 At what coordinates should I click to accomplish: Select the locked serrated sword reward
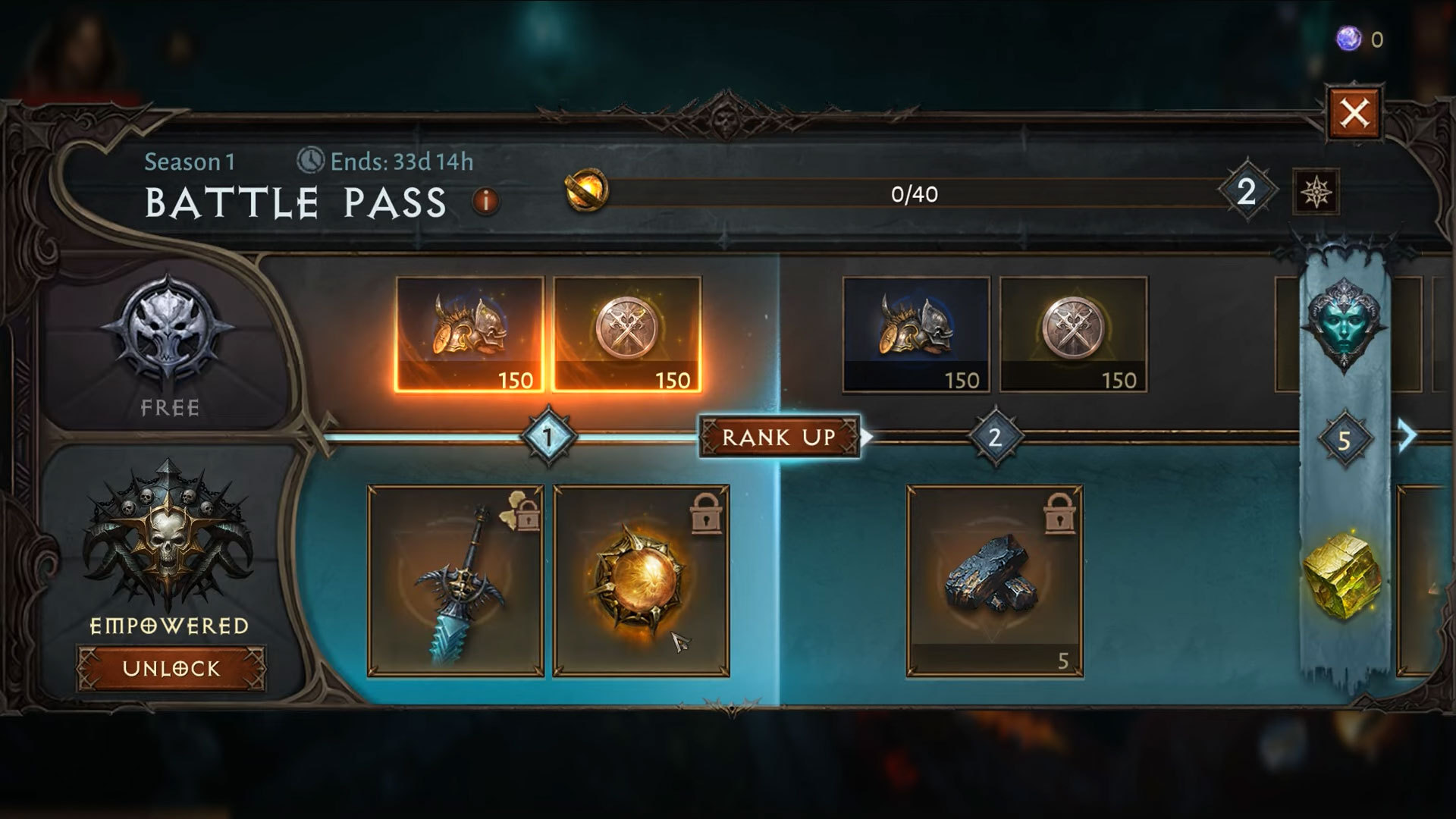click(456, 581)
